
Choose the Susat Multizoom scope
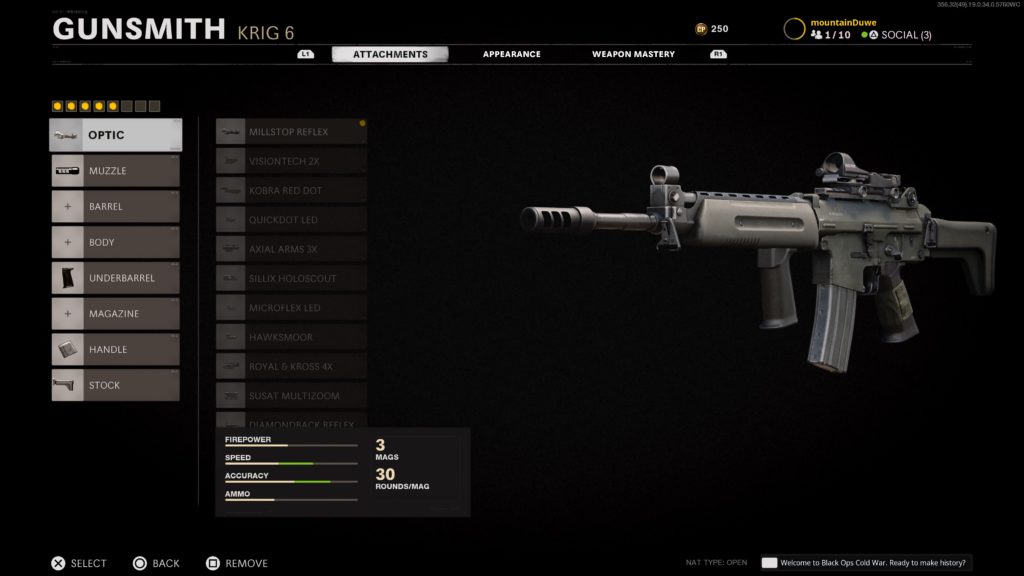[x=291, y=396]
